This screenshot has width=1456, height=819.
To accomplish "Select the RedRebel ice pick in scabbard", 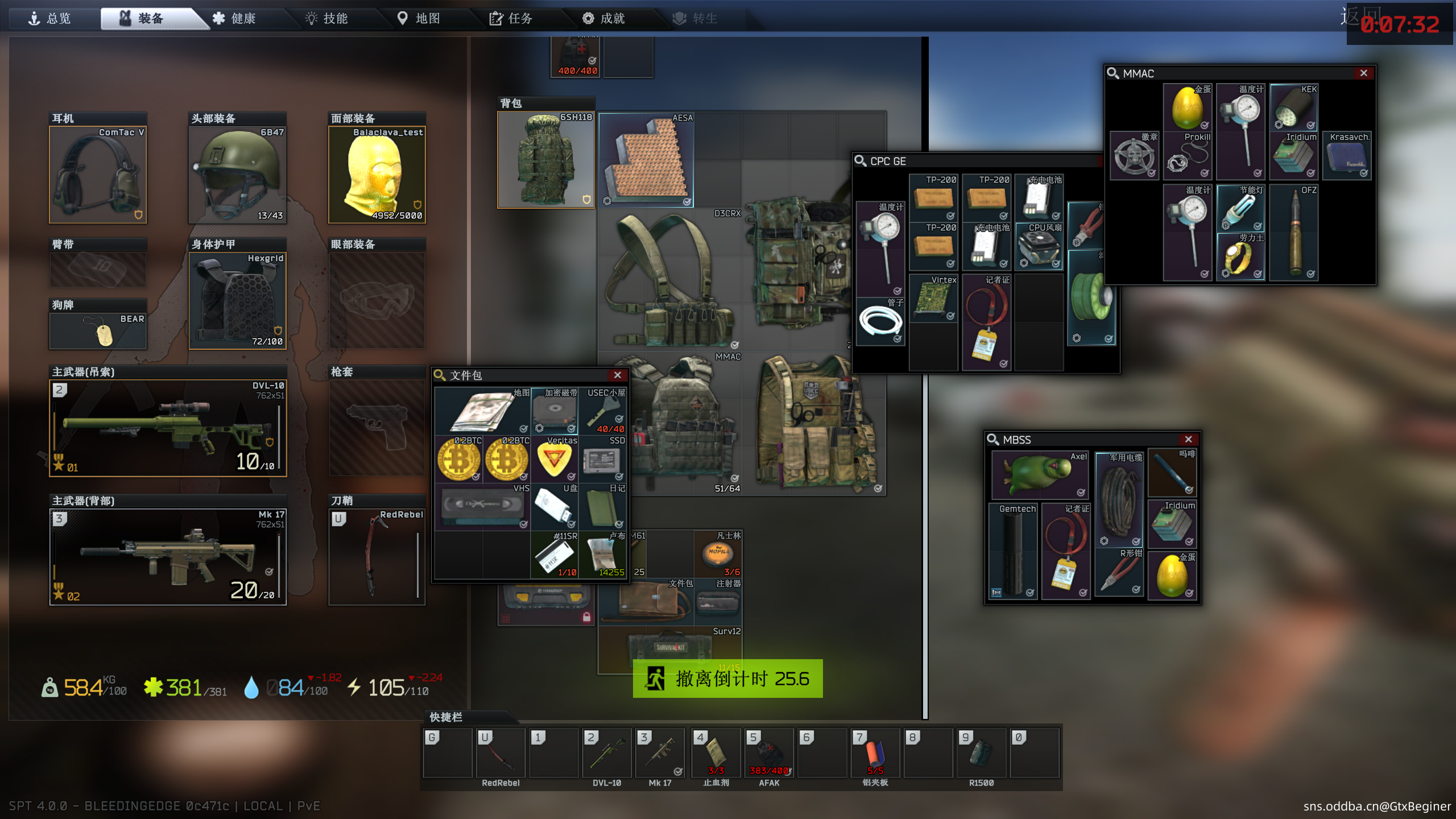I will 377,557.
